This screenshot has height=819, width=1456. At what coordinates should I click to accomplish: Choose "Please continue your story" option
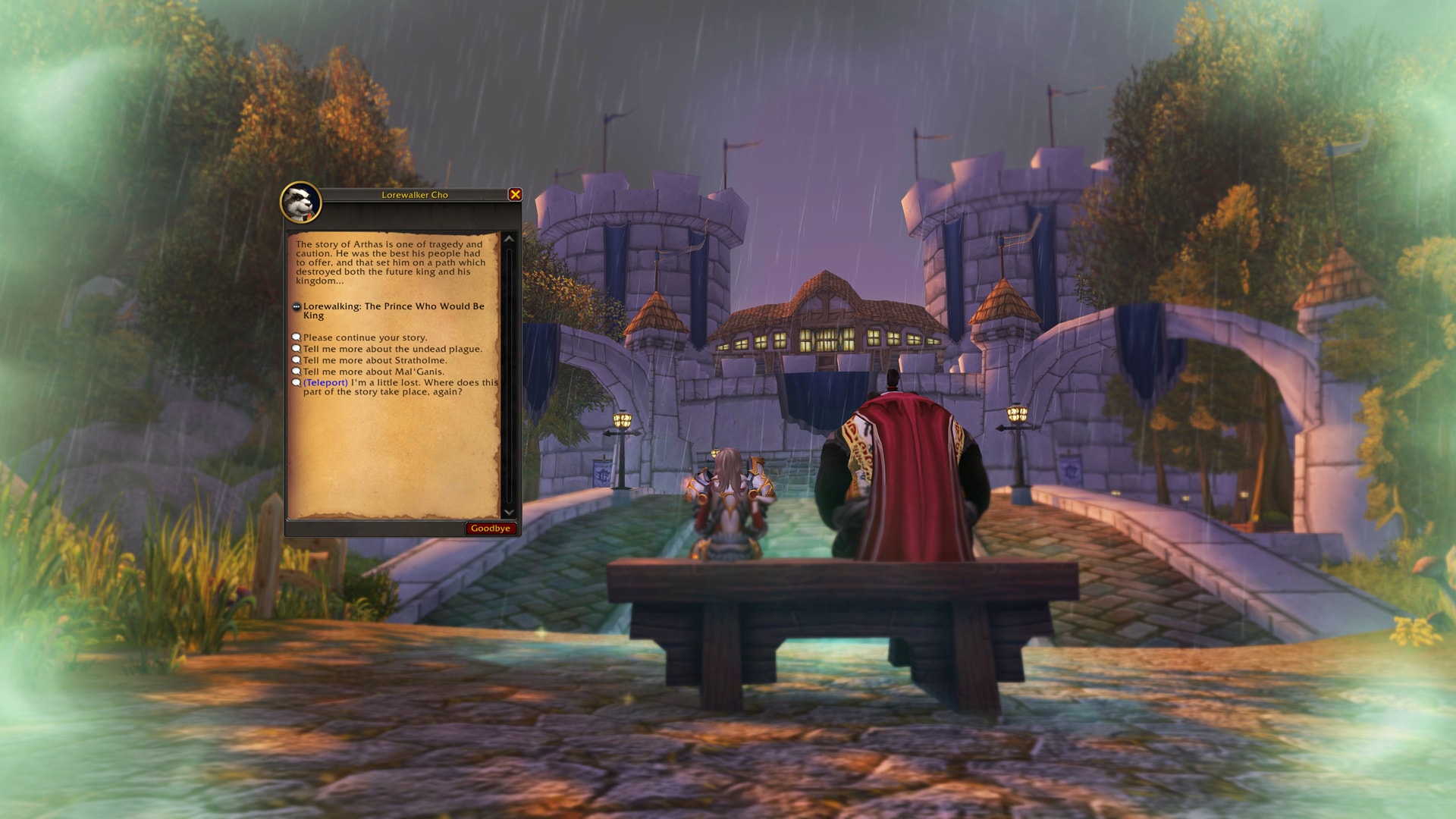coord(365,337)
